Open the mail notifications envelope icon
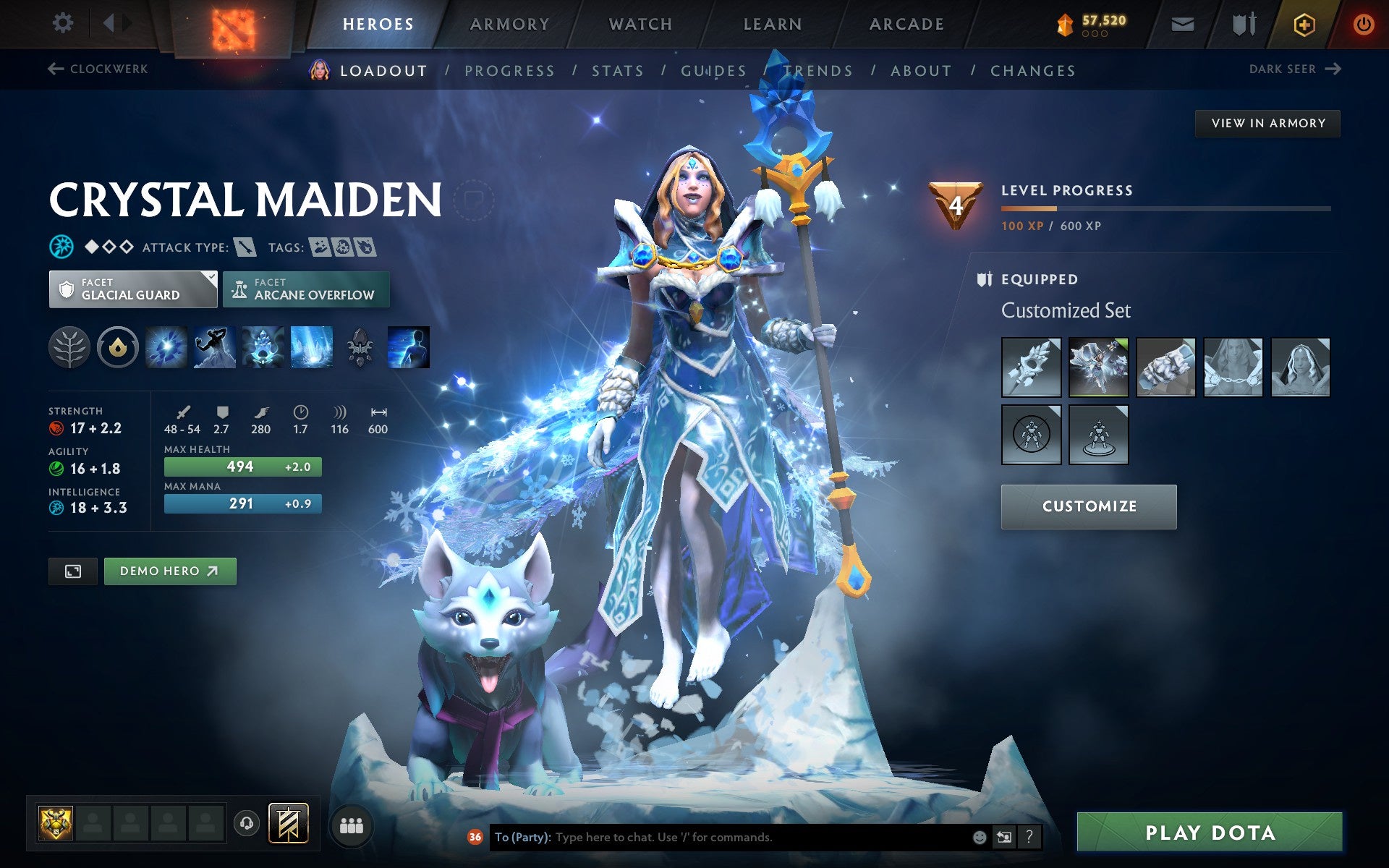This screenshot has width=1389, height=868. point(1182,23)
